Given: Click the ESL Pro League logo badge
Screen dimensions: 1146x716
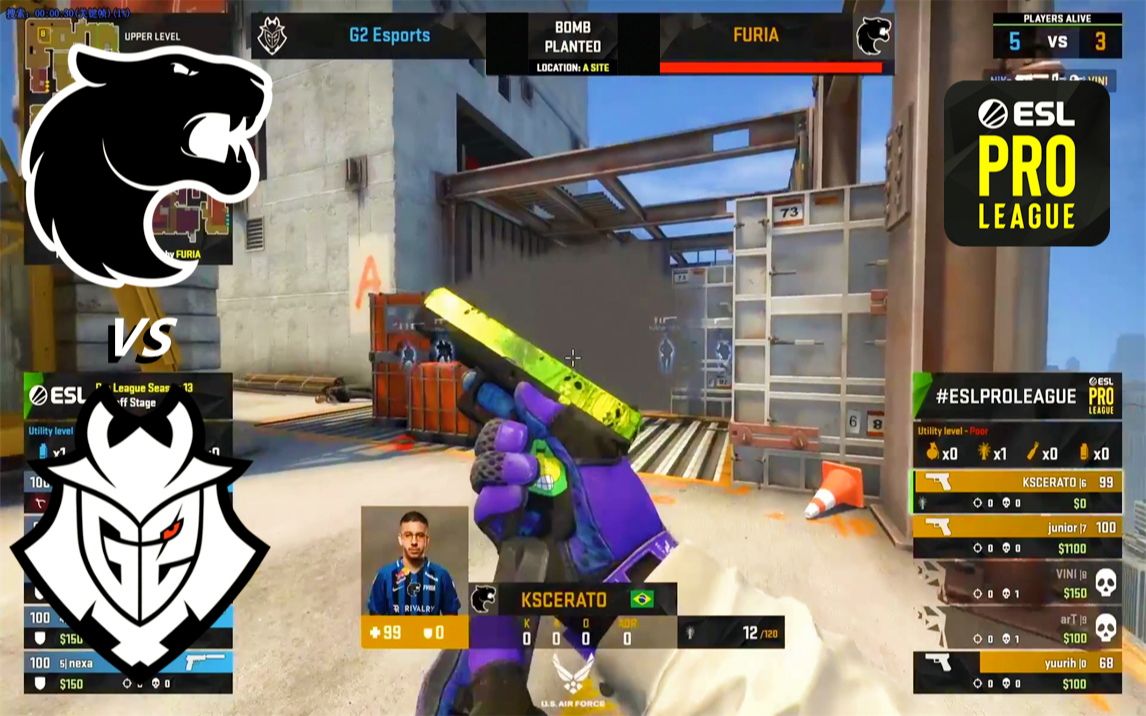Looking at the screenshot, I should click(x=1027, y=163).
